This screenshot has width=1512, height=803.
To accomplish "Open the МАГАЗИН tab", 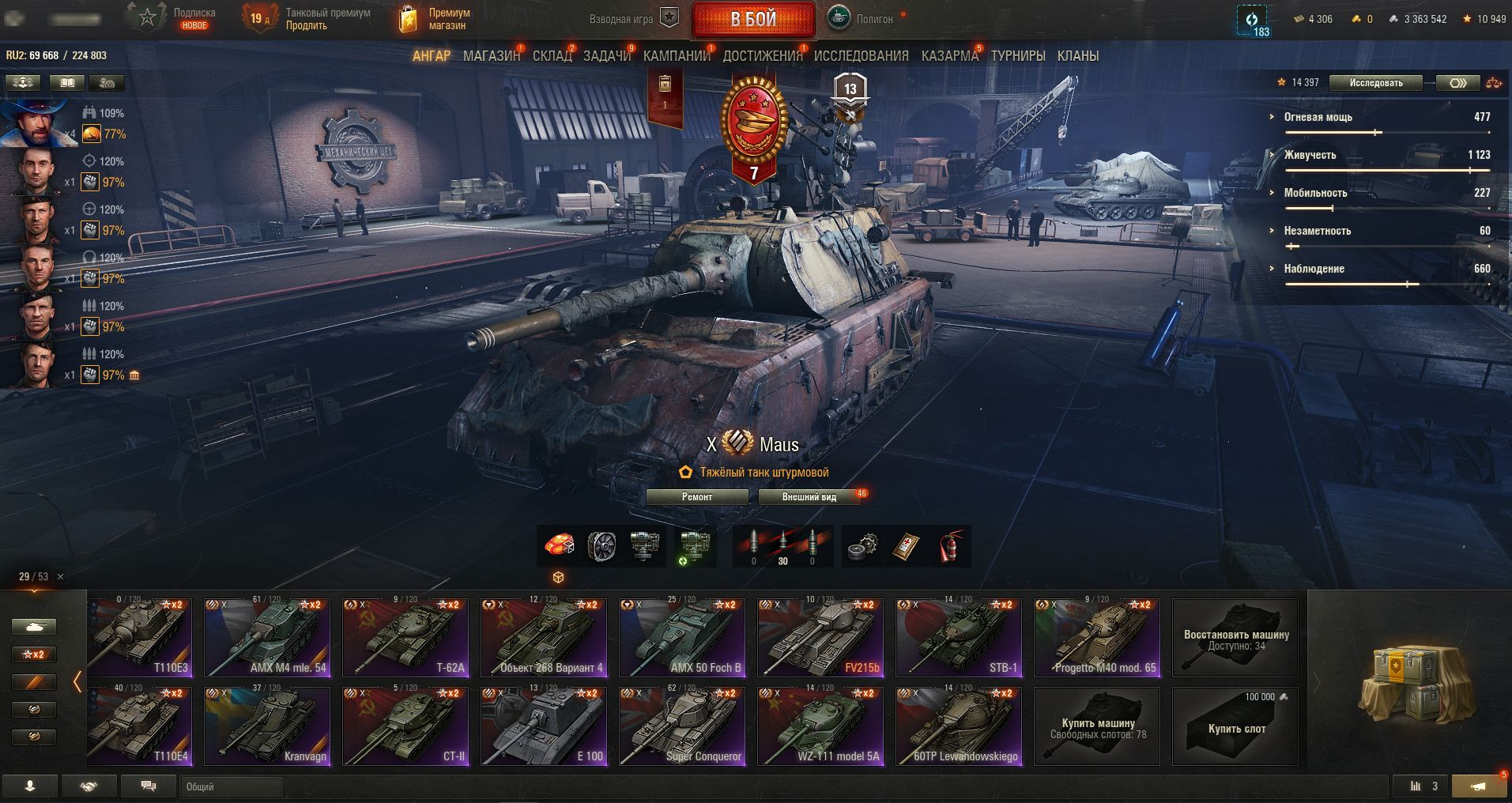I will click(491, 56).
